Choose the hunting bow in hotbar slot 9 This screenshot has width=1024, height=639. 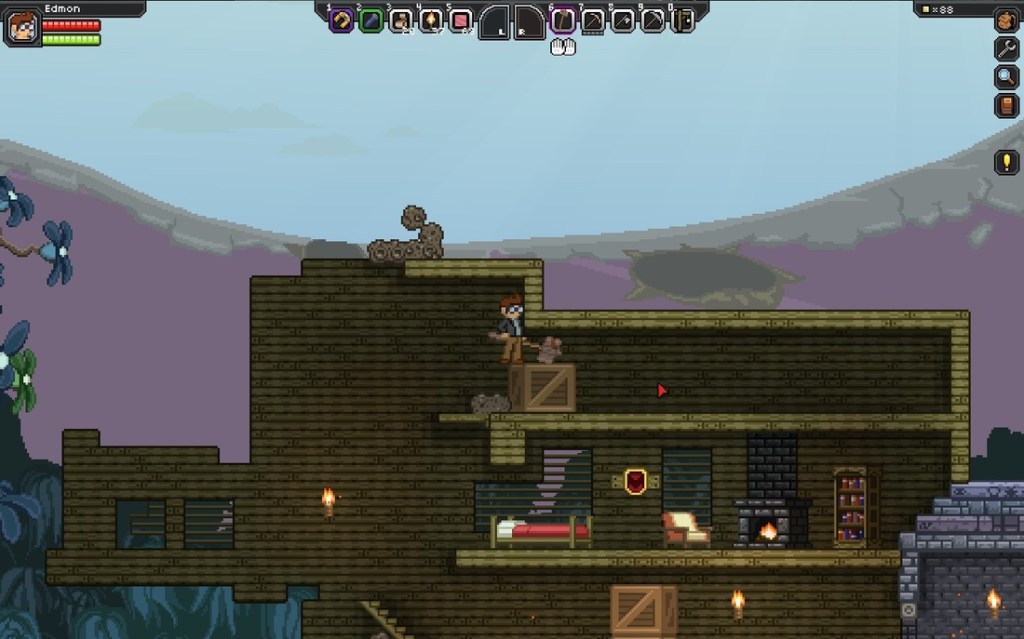[653, 20]
